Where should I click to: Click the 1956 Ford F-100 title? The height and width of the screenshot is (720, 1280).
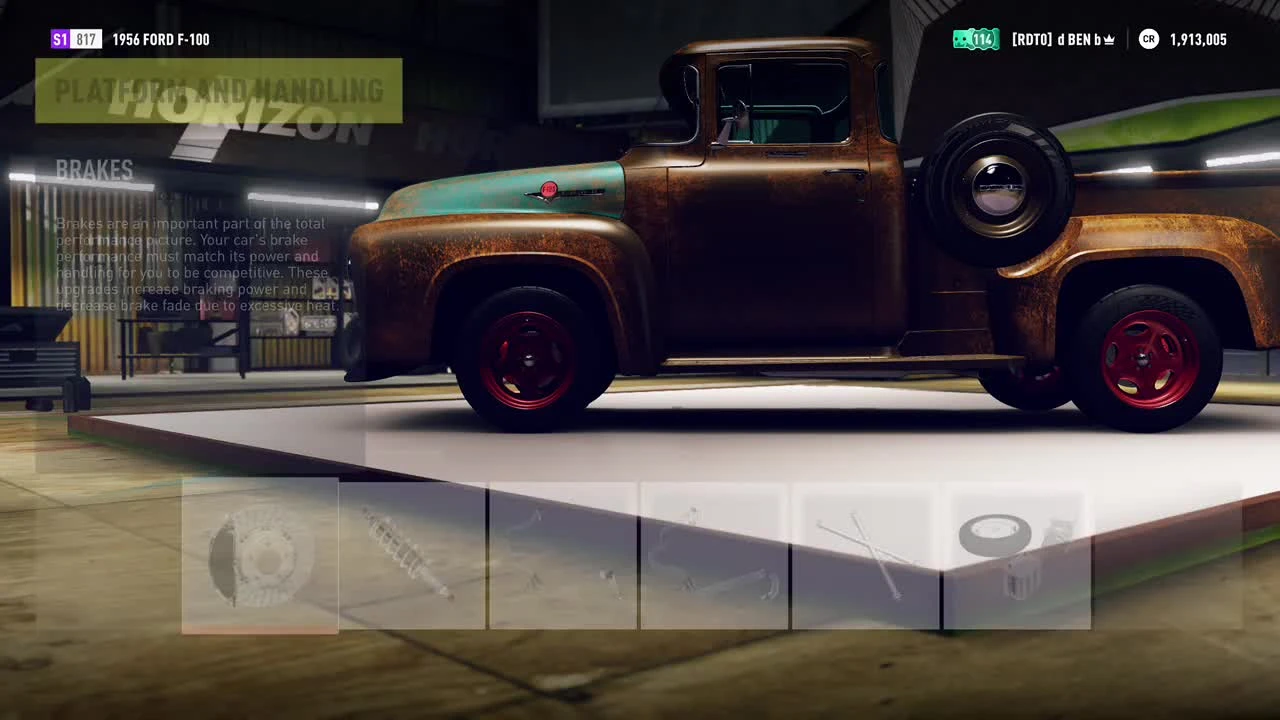pos(160,39)
